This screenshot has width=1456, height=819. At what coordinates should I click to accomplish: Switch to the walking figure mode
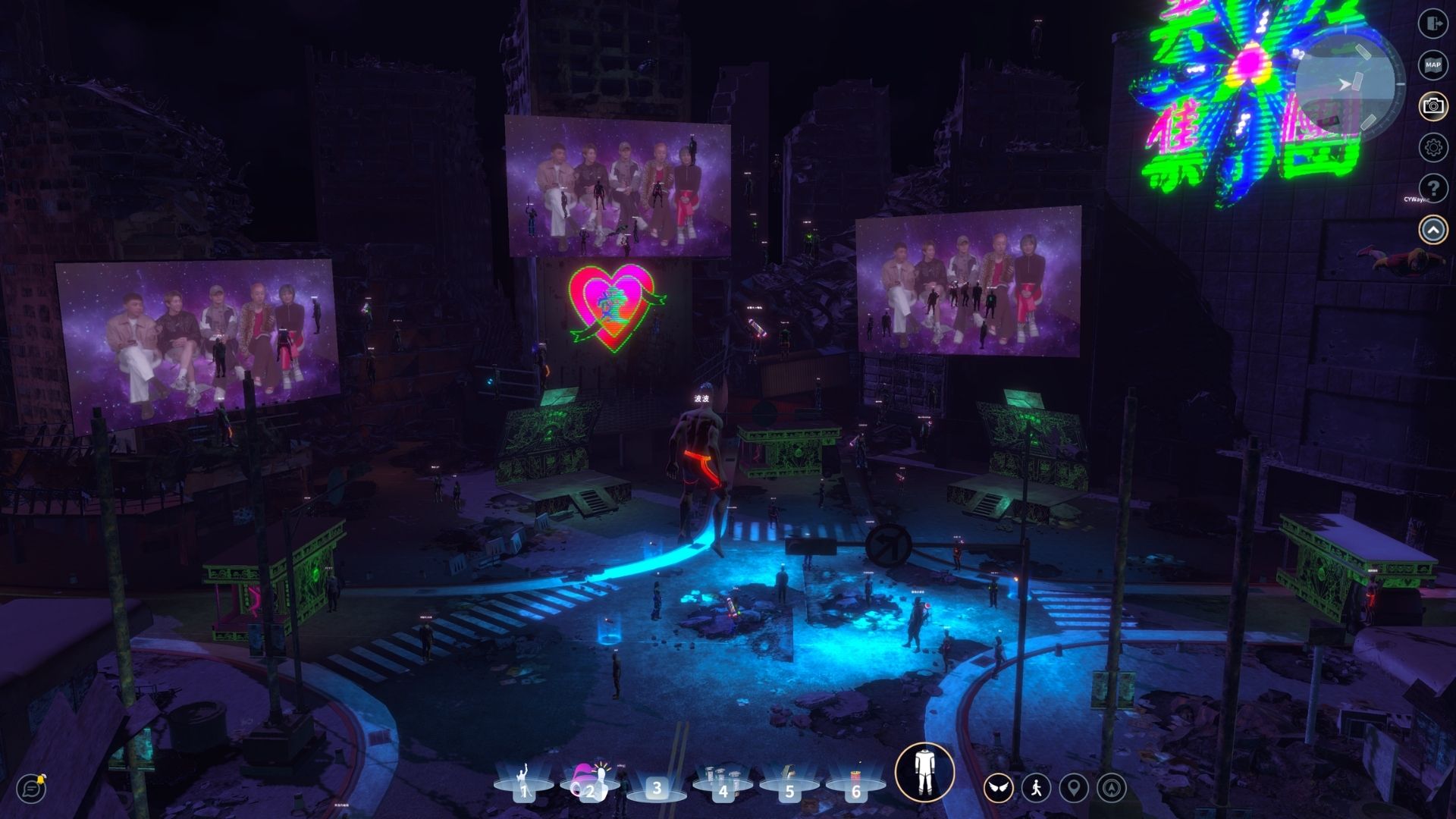click(1036, 789)
